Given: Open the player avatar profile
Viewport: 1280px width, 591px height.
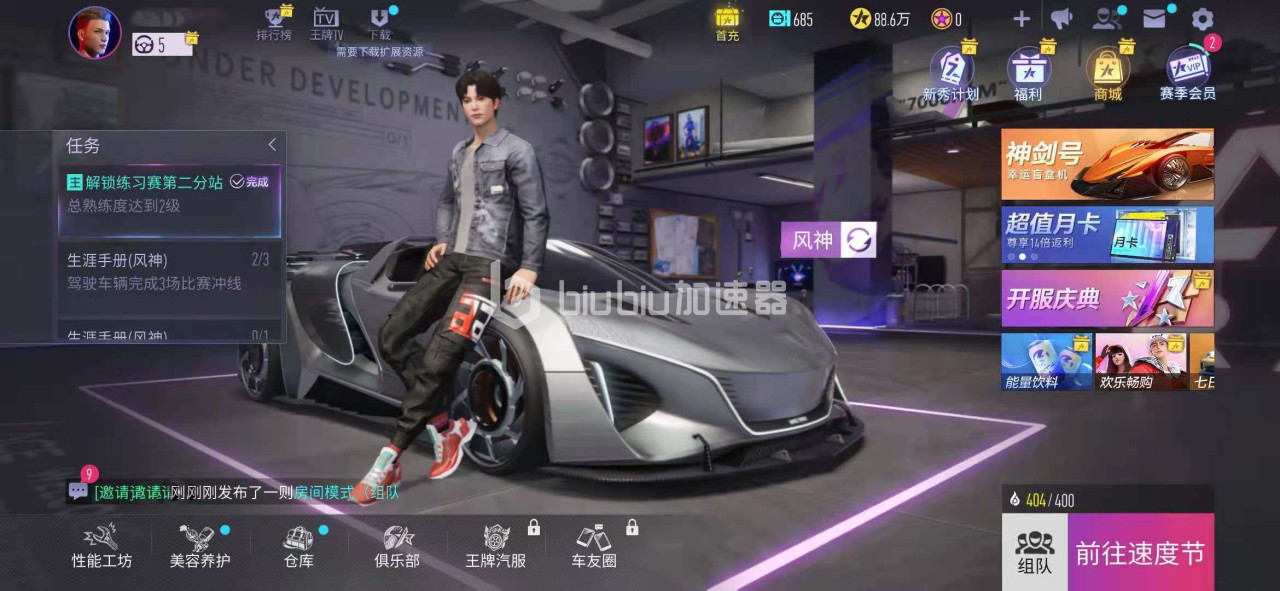Looking at the screenshot, I should pos(95,32).
